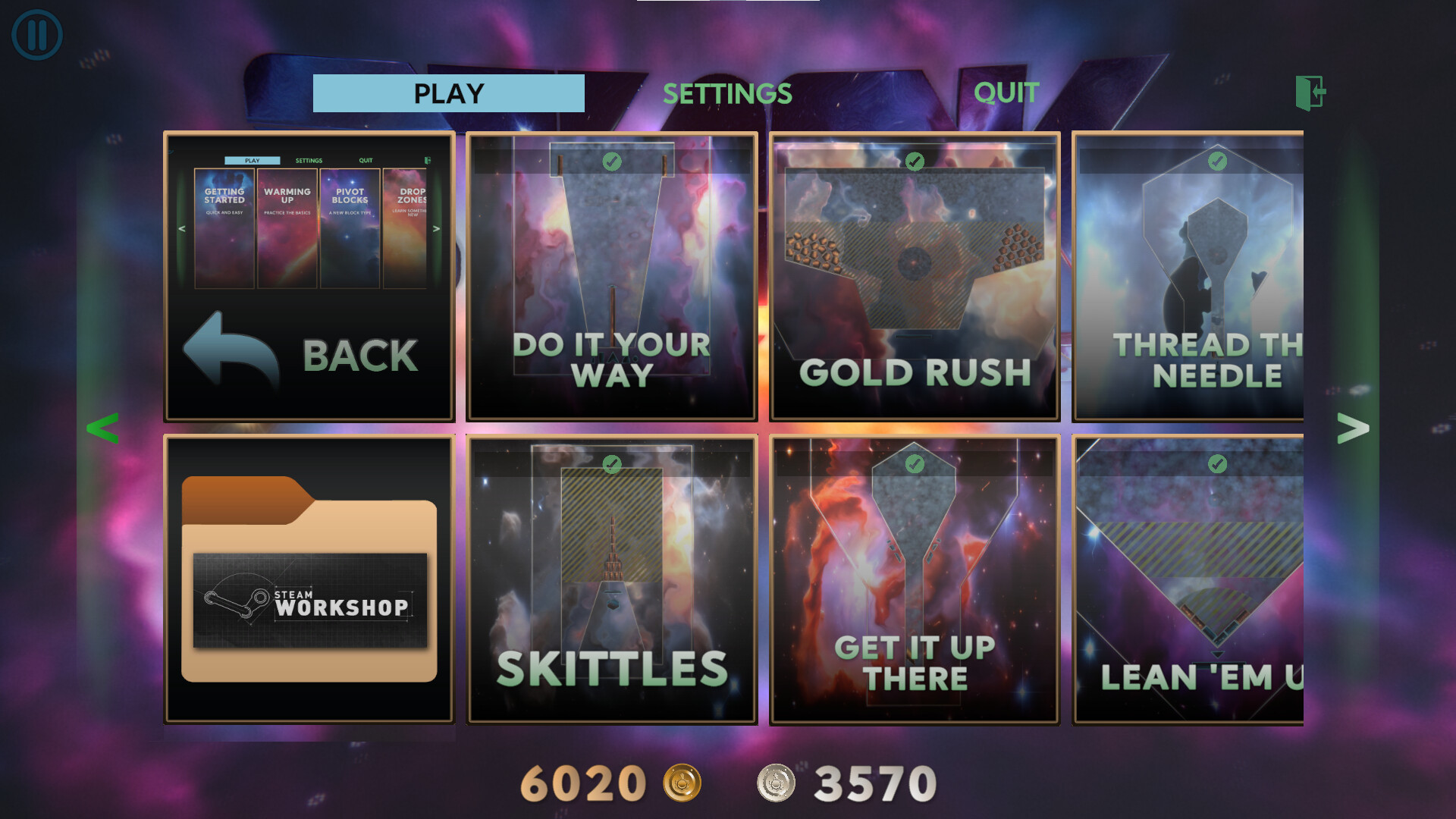Click the exit door icon at top right

pyautogui.click(x=1311, y=93)
